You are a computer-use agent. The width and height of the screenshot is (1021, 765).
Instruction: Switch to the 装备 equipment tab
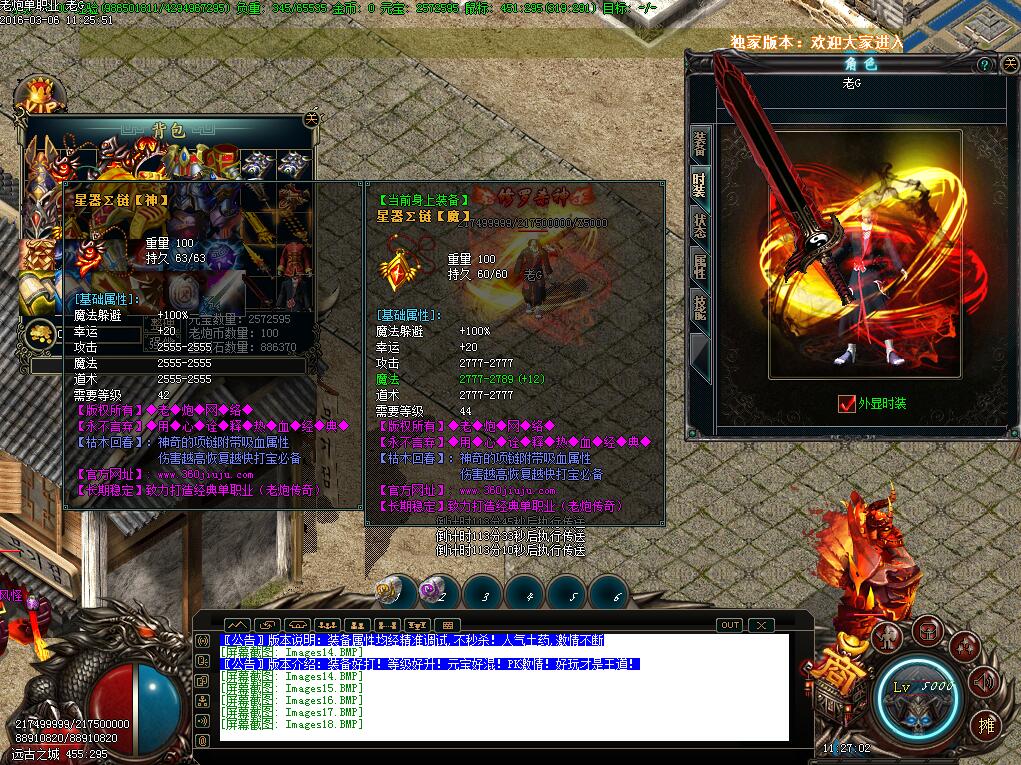point(700,144)
